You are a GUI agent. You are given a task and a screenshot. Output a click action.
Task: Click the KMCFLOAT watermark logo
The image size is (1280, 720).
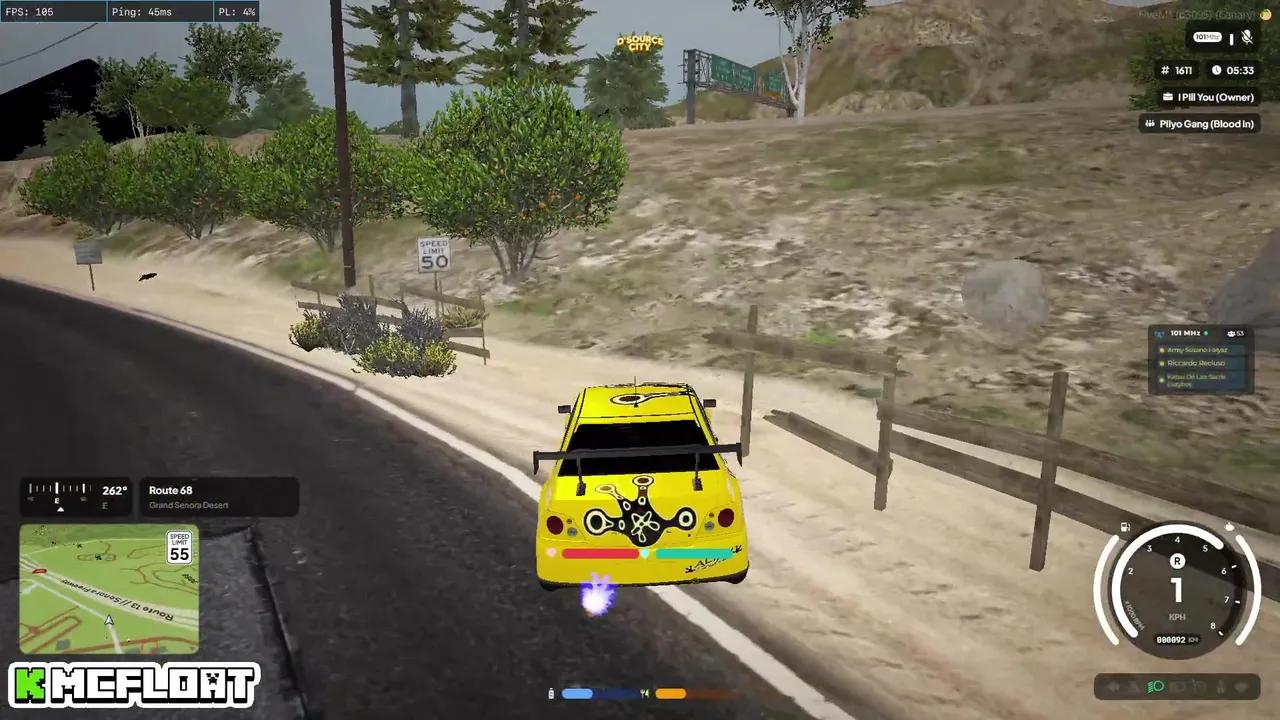130,687
